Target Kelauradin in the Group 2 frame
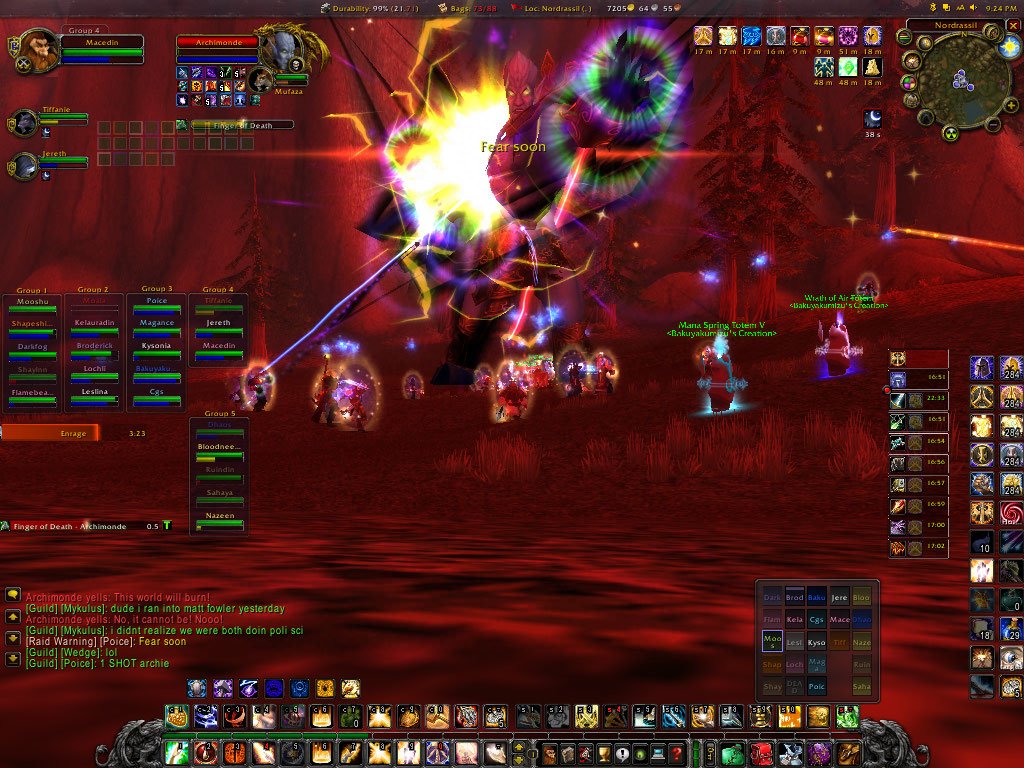 point(94,325)
